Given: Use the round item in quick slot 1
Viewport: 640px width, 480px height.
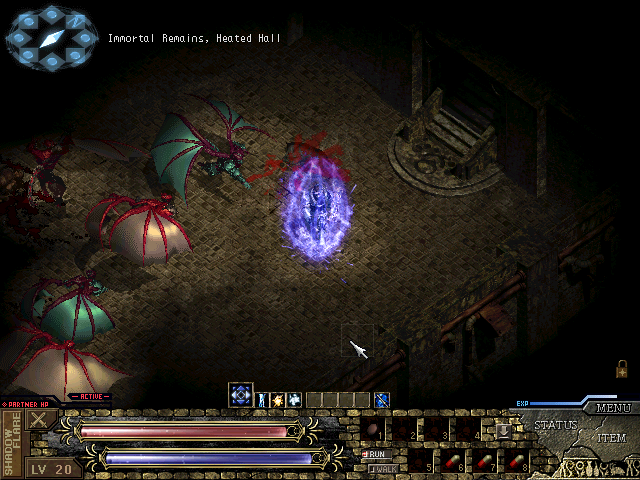Looking at the screenshot, I should click(x=374, y=429).
